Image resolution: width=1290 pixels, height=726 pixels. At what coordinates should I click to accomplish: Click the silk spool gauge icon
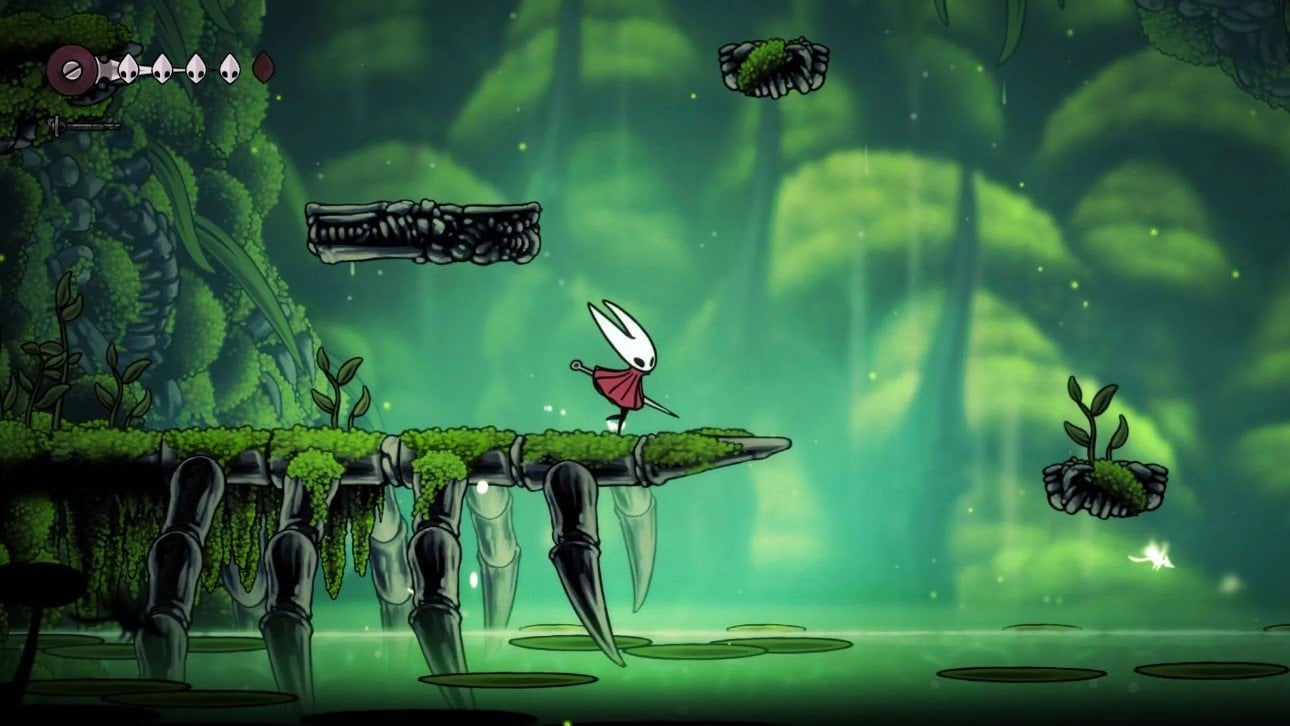coord(72,70)
